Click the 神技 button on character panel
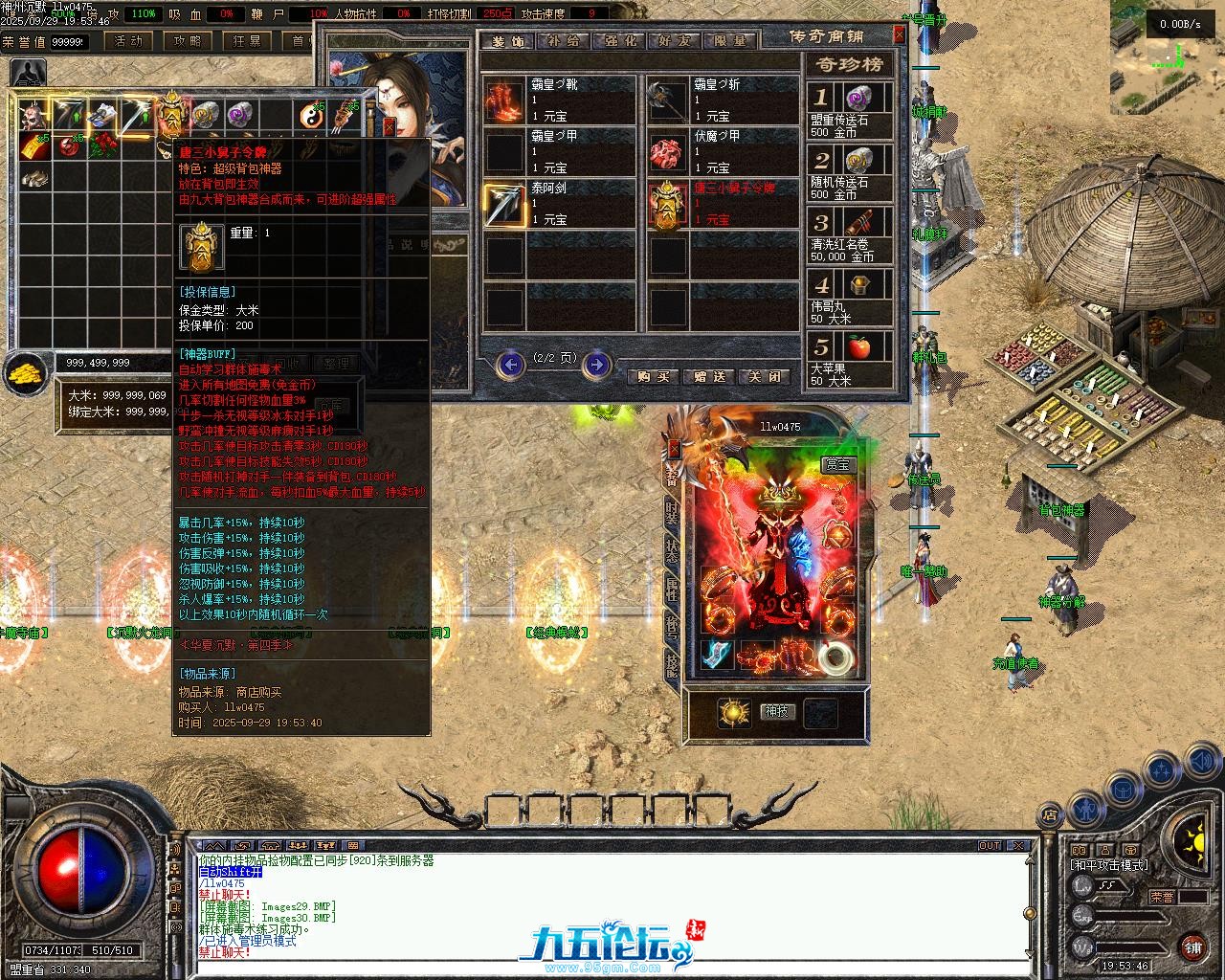This screenshot has width=1225, height=980. 777,711
